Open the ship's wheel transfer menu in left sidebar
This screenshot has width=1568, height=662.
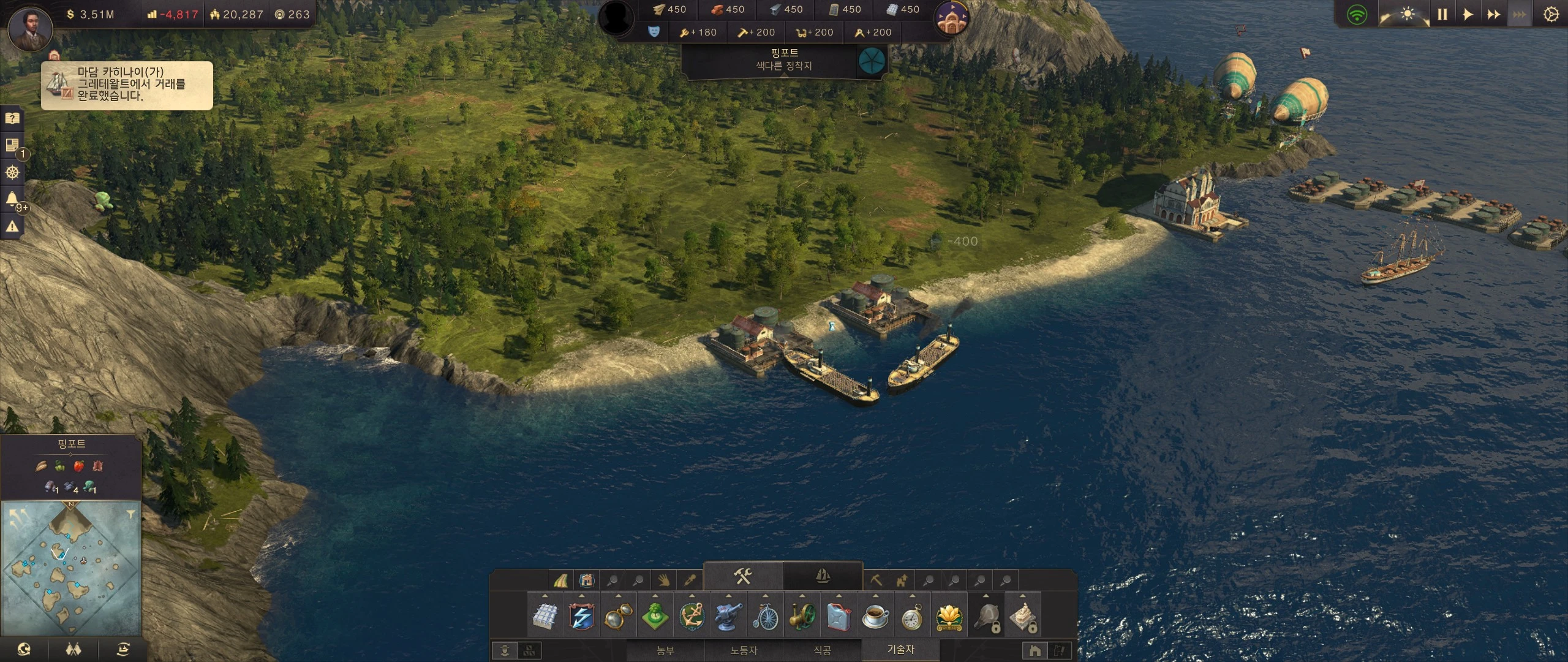pyautogui.click(x=12, y=172)
